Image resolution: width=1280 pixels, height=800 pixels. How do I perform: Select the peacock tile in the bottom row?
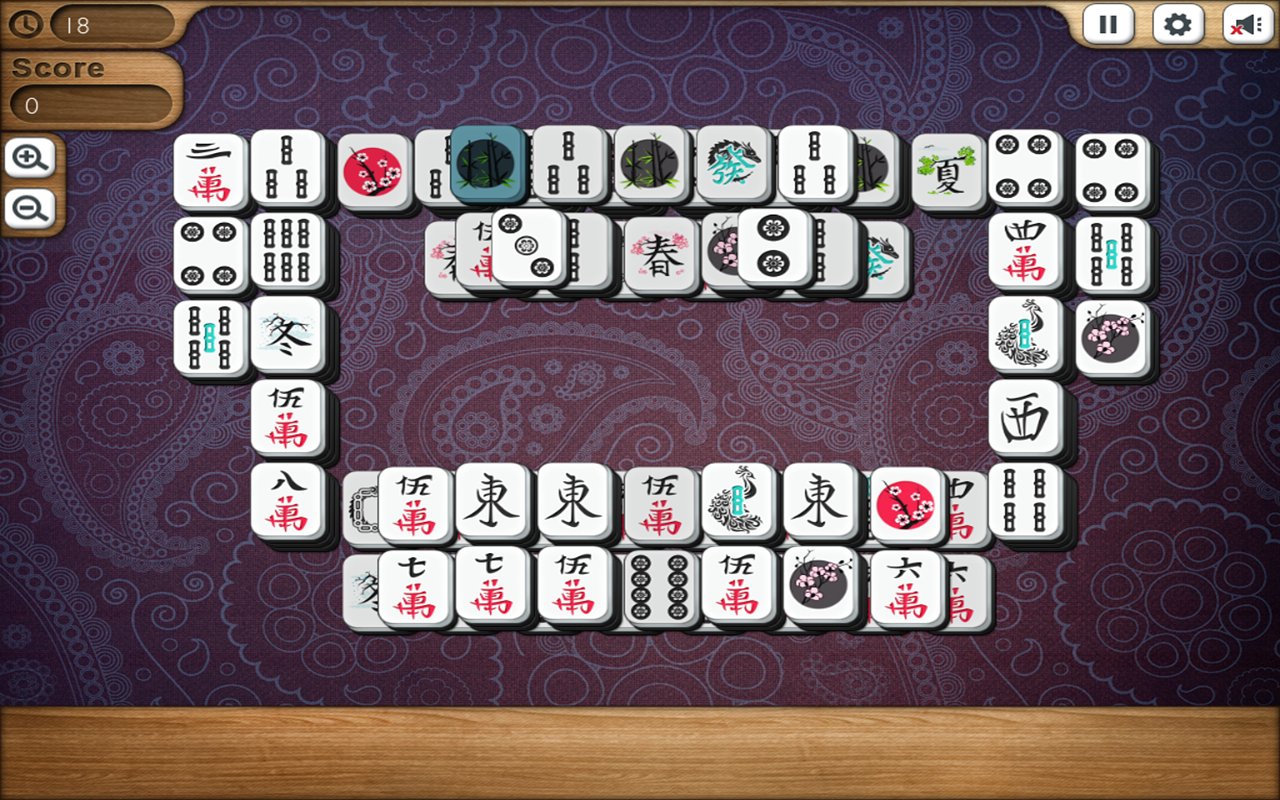[740, 502]
